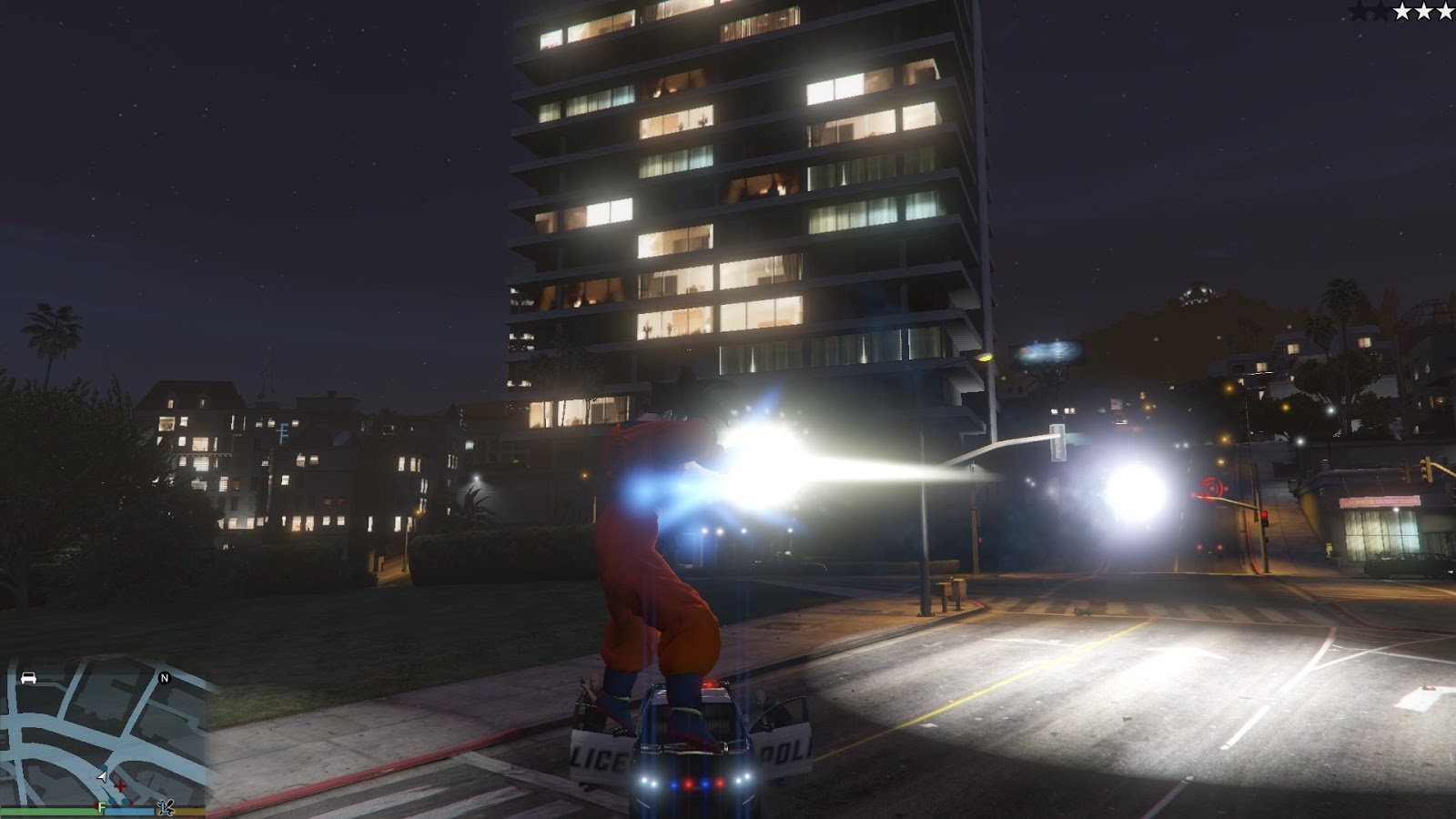
Task: Click the white player arrow on the minimap
Action: tap(102, 777)
